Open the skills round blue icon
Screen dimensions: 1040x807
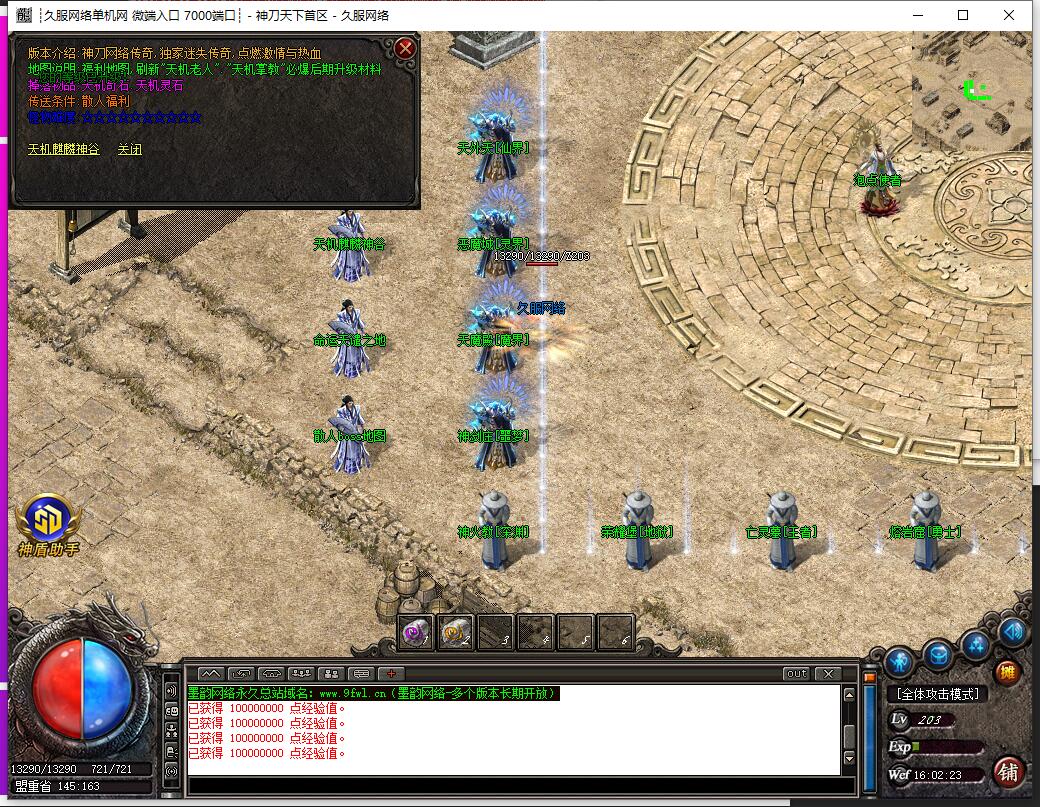pyautogui.click(x=976, y=645)
